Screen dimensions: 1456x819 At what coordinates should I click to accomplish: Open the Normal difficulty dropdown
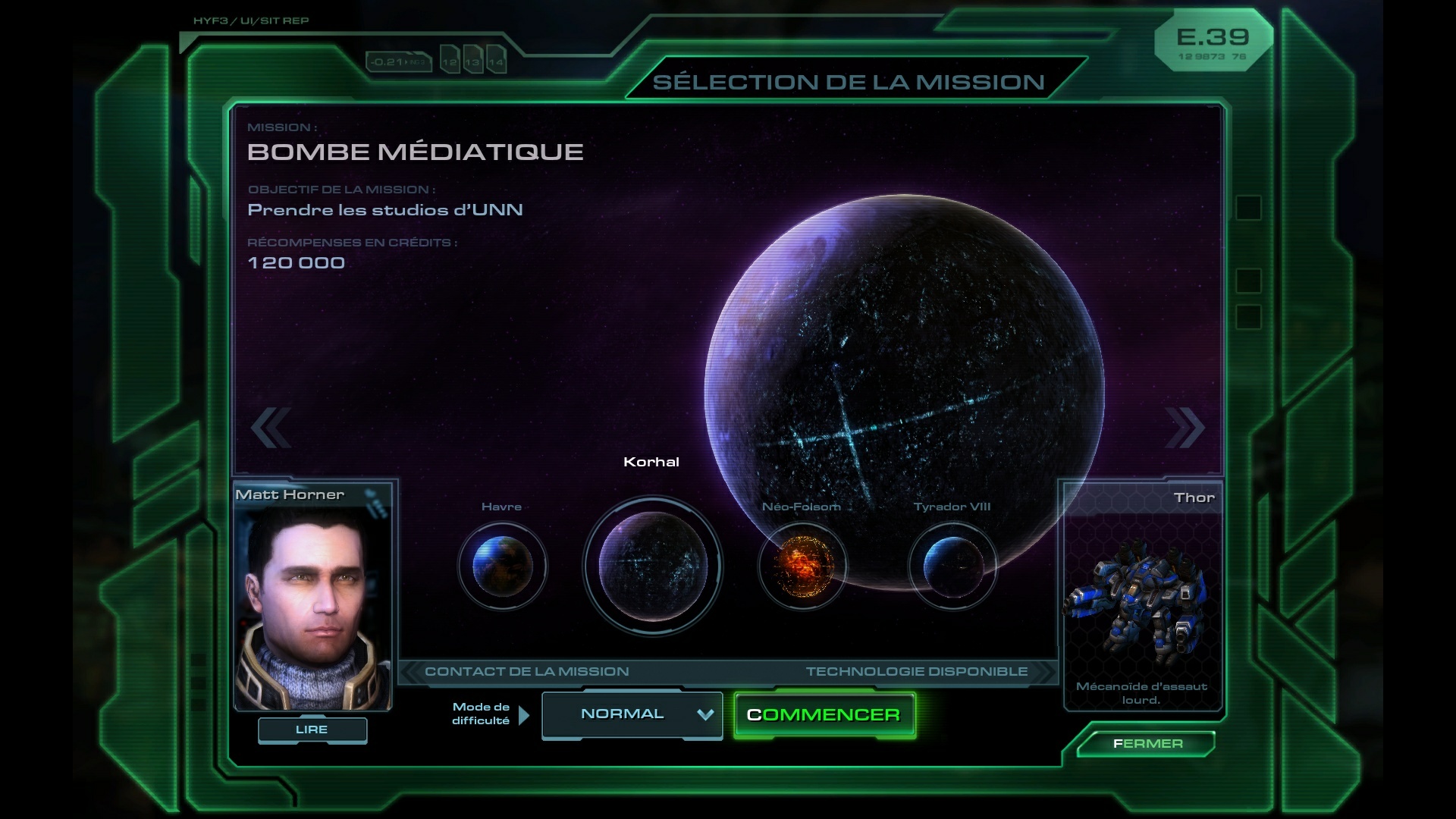pyautogui.click(x=632, y=714)
